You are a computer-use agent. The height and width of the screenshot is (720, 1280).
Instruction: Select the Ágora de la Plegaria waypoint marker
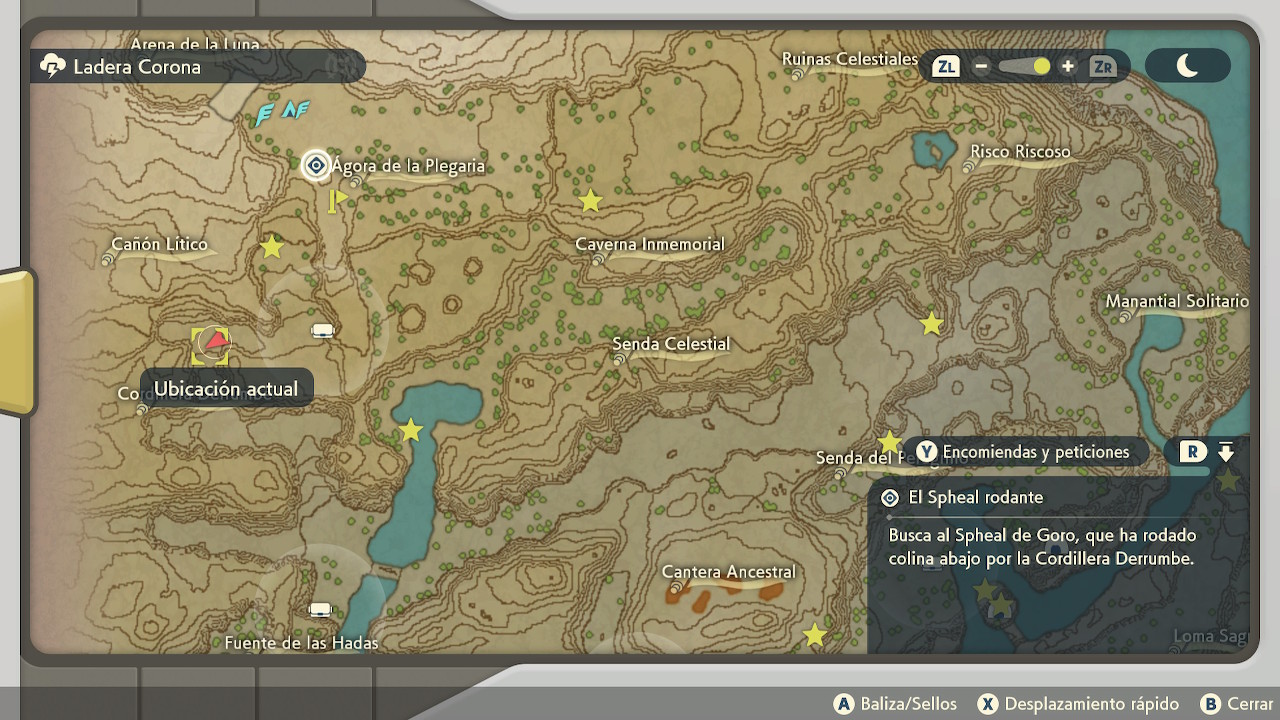pos(316,165)
